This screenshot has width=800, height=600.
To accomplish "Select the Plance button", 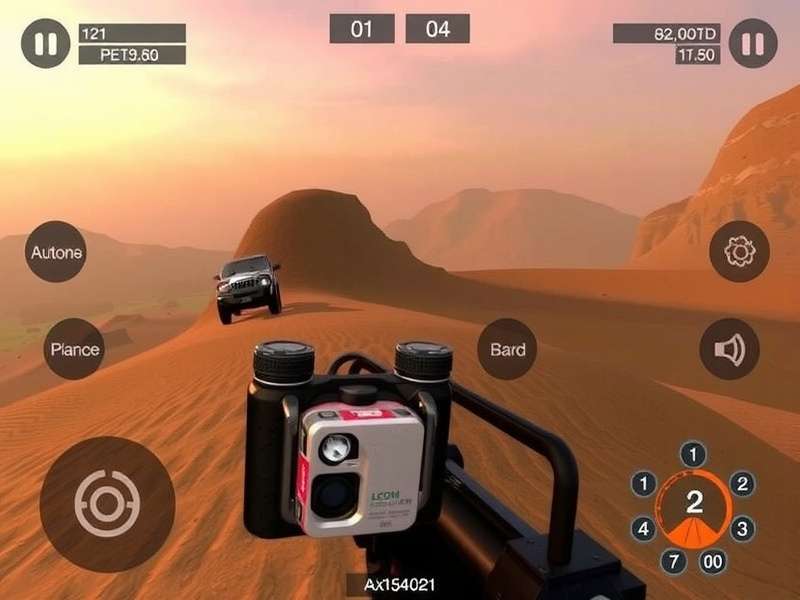I will (75, 349).
